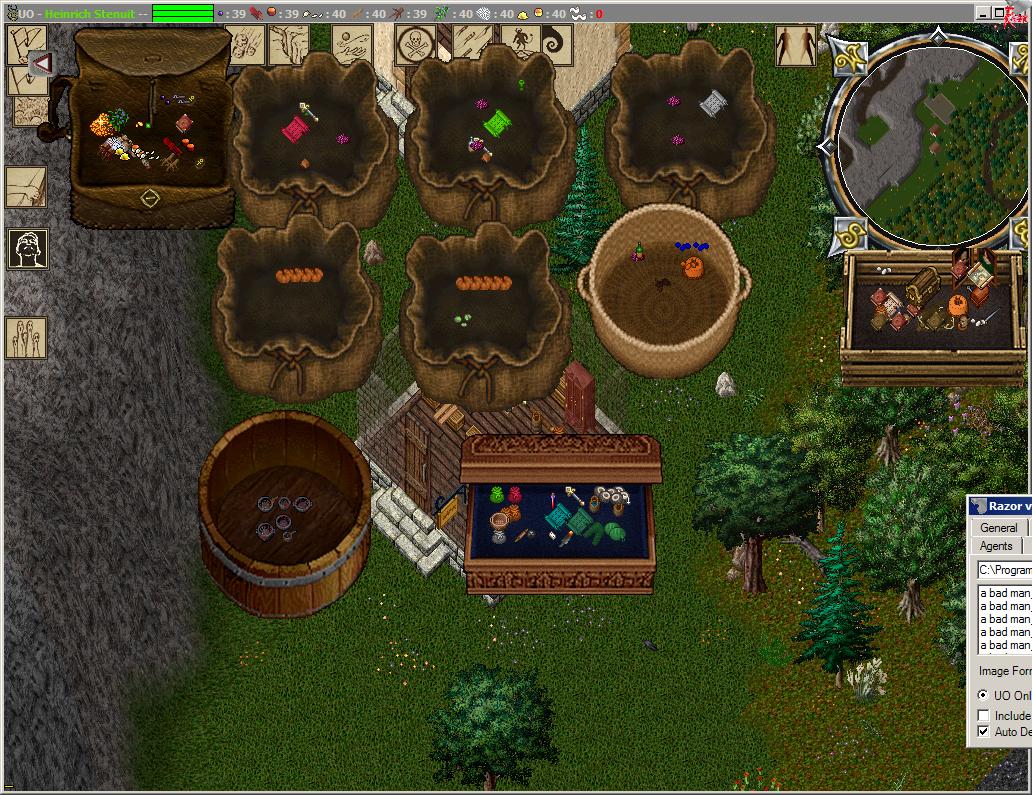Click the orange pumpkin in the basket
This screenshot has height=795, width=1032.
[x=692, y=267]
